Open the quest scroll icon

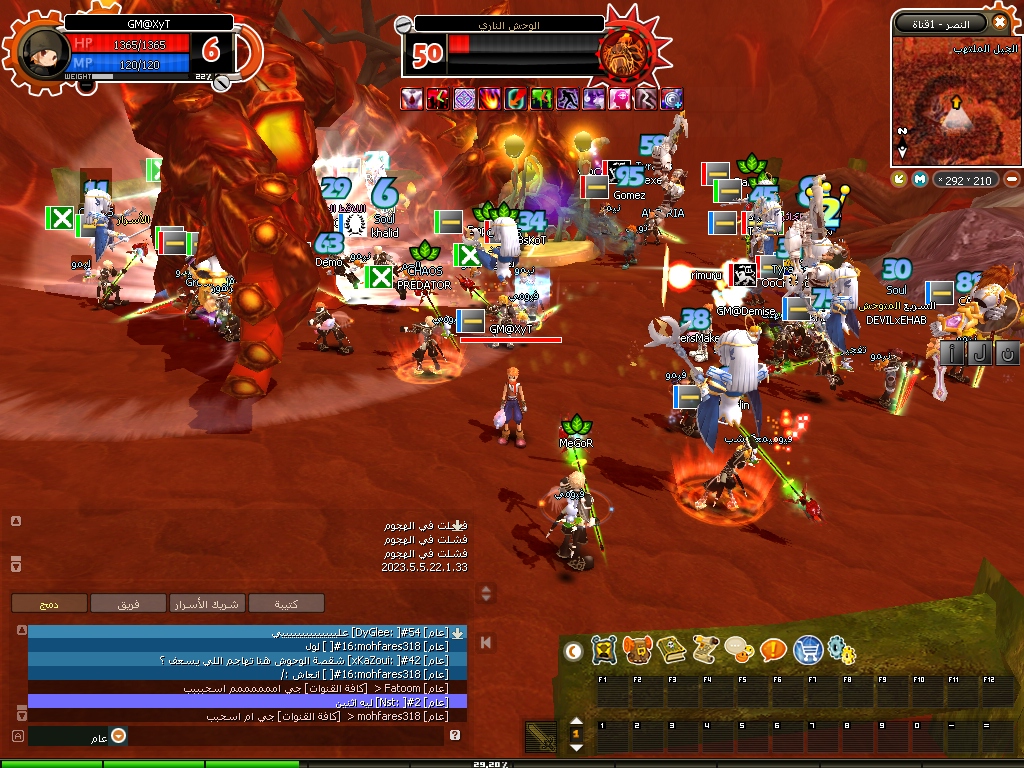pyautogui.click(x=705, y=651)
